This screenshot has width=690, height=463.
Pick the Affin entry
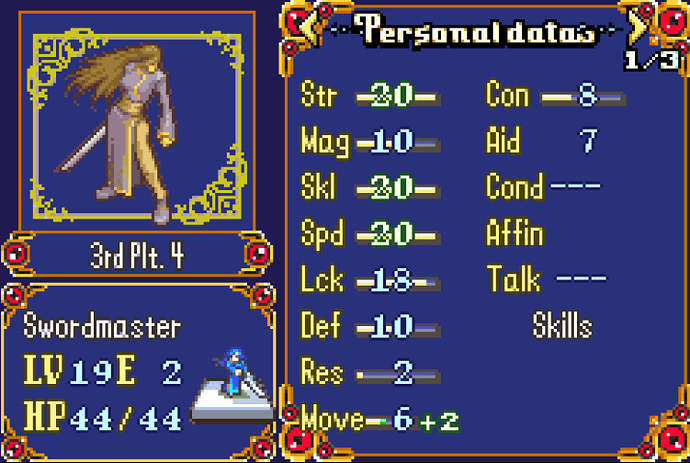pyautogui.click(x=514, y=233)
